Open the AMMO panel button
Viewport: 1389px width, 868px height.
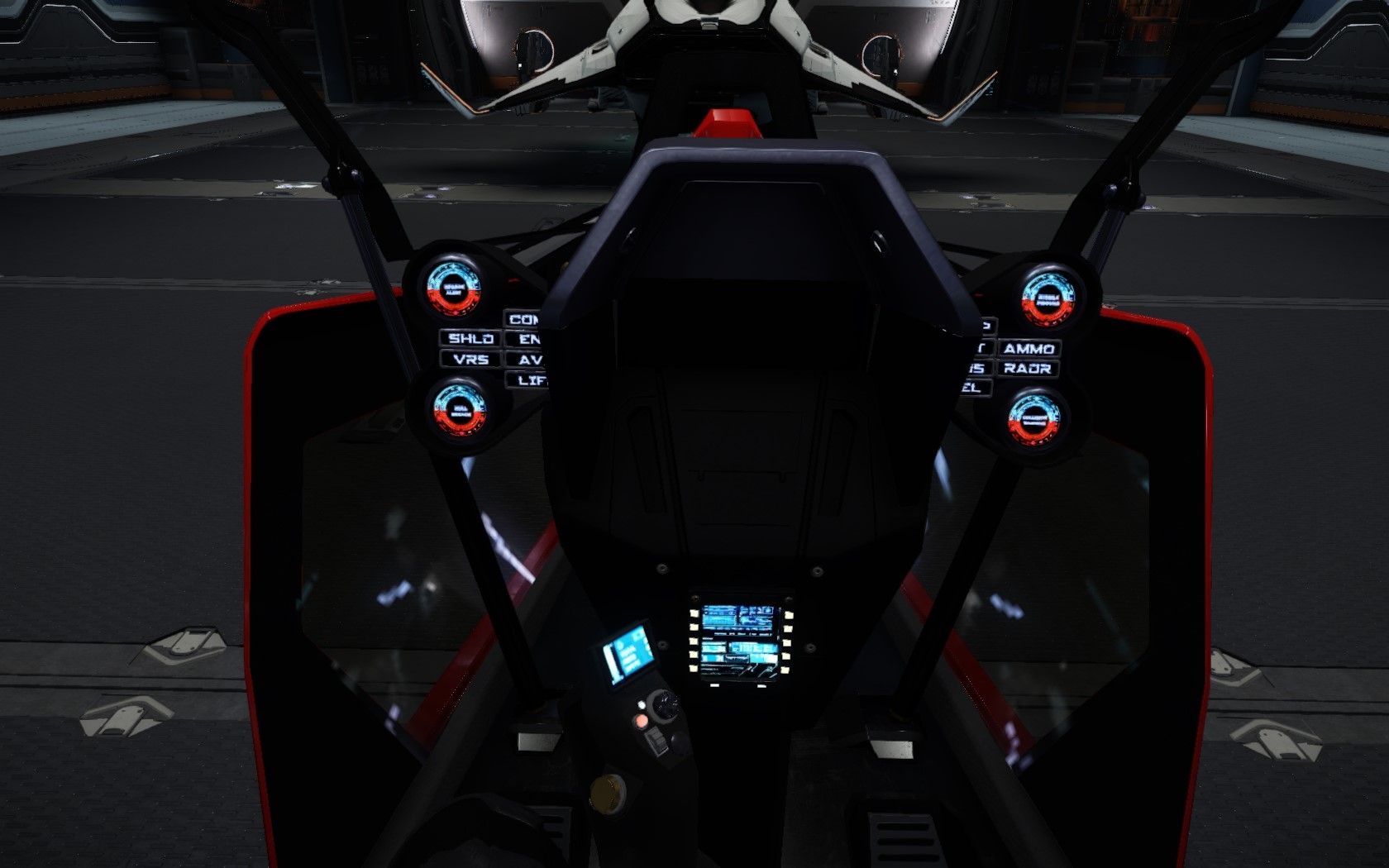[1029, 349]
